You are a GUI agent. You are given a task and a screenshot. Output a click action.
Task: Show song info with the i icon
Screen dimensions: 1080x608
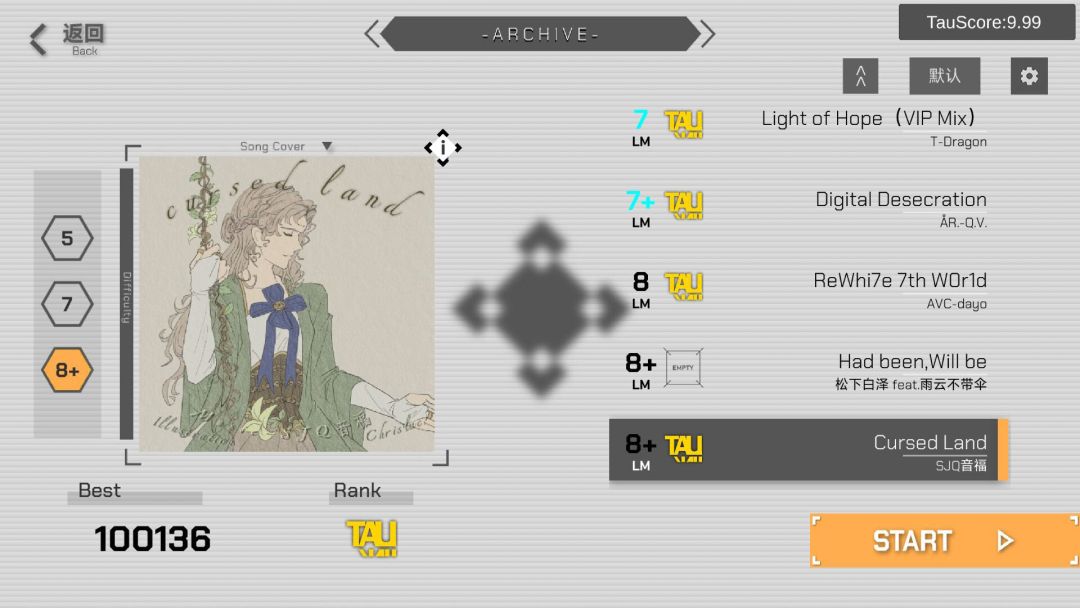[x=442, y=148]
